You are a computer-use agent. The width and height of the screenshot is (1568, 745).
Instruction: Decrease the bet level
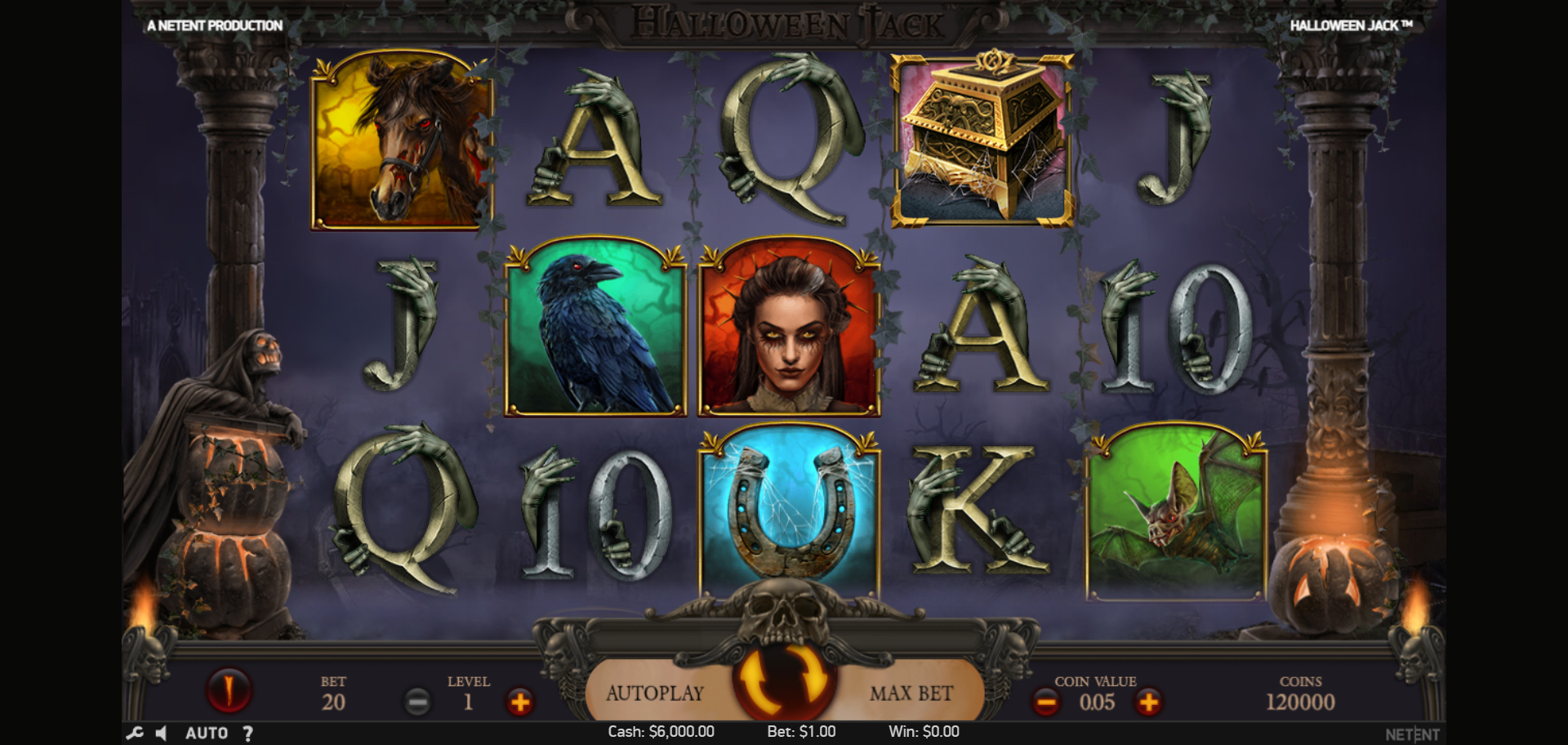pos(417,702)
